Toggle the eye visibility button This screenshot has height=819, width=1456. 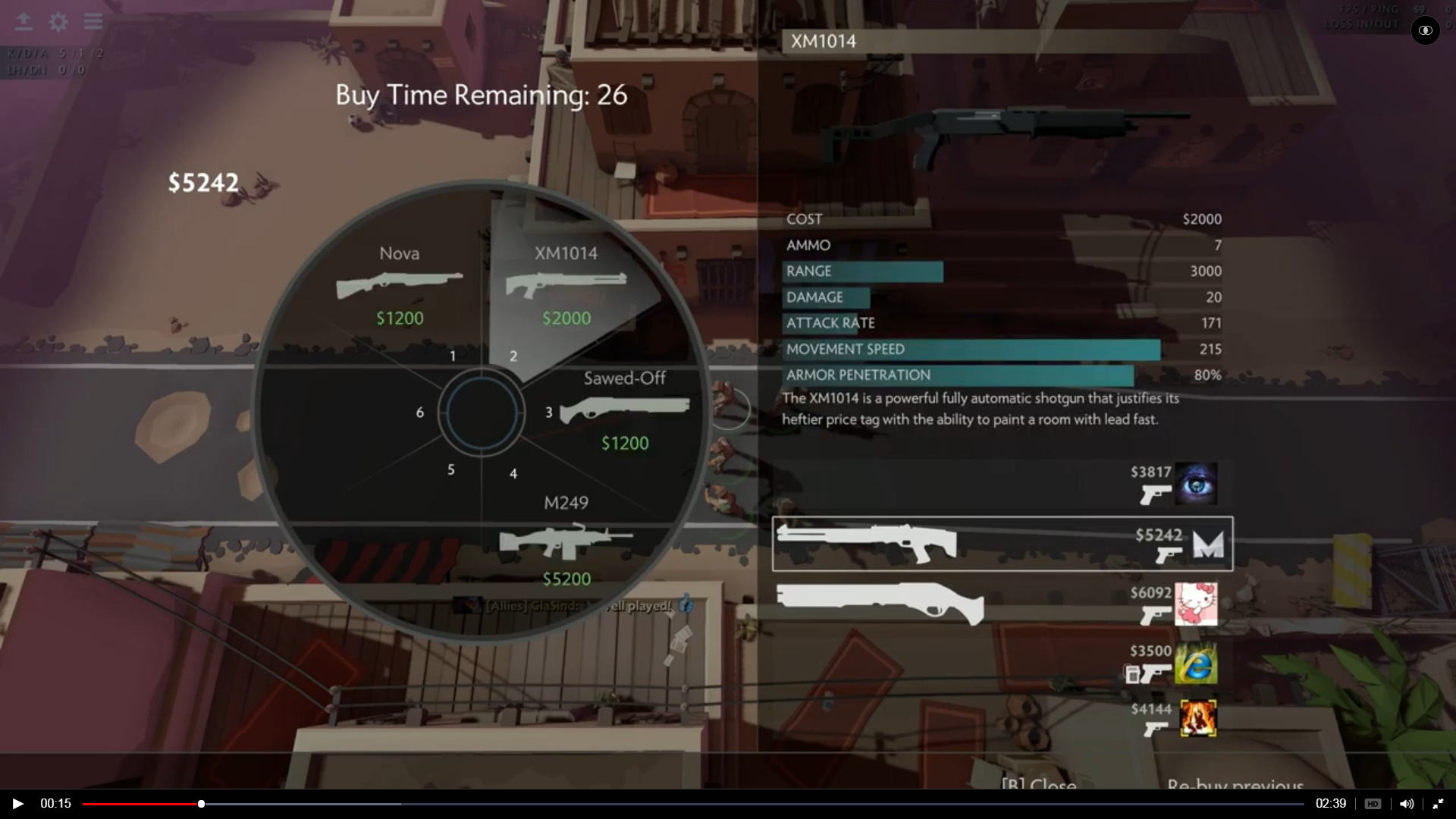pyautogui.click(x=1425, y=30)
